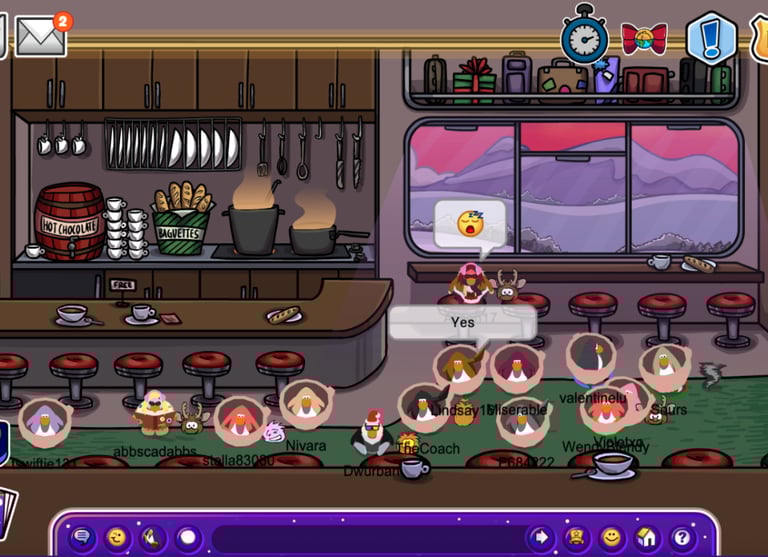This screenshot has height=557, width=768.
Task: Go to your igloo via house icon
Action: (646, 537)
